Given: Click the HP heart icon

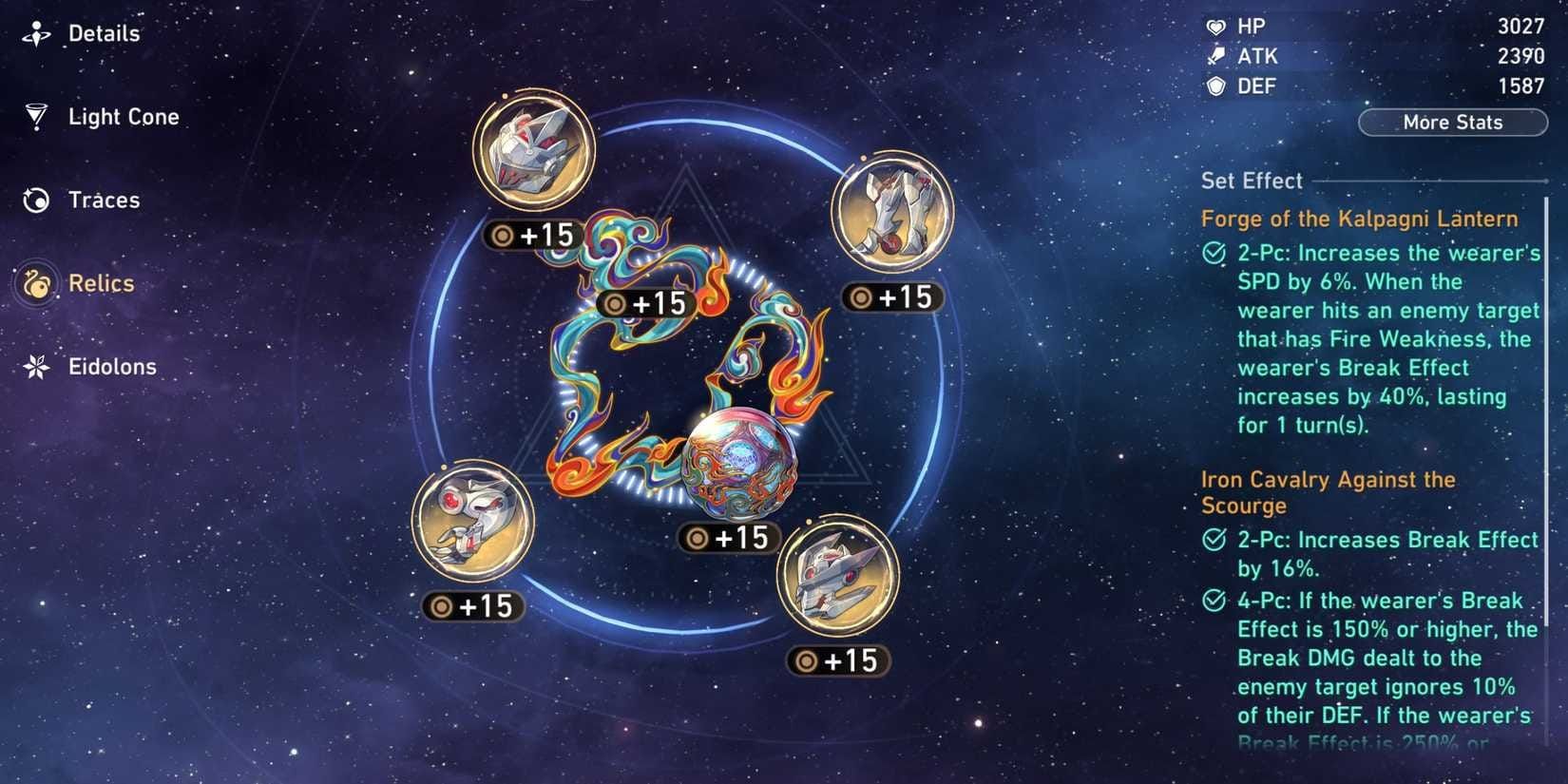Looking at the screenshot, I should [x=1215, y=26].
